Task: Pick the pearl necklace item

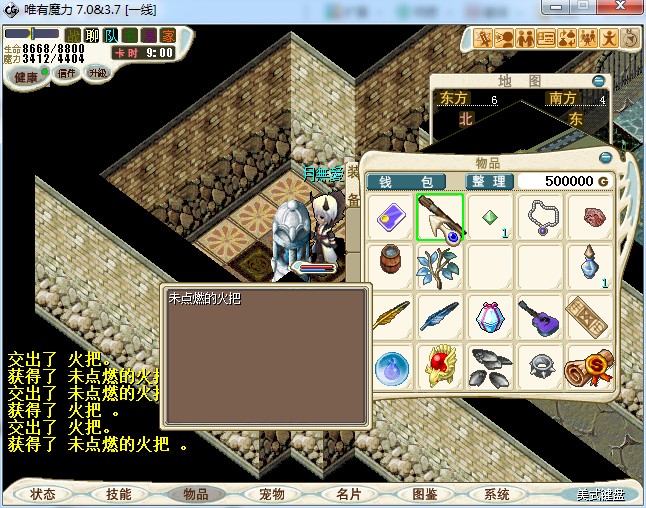Action: point(540,218)
